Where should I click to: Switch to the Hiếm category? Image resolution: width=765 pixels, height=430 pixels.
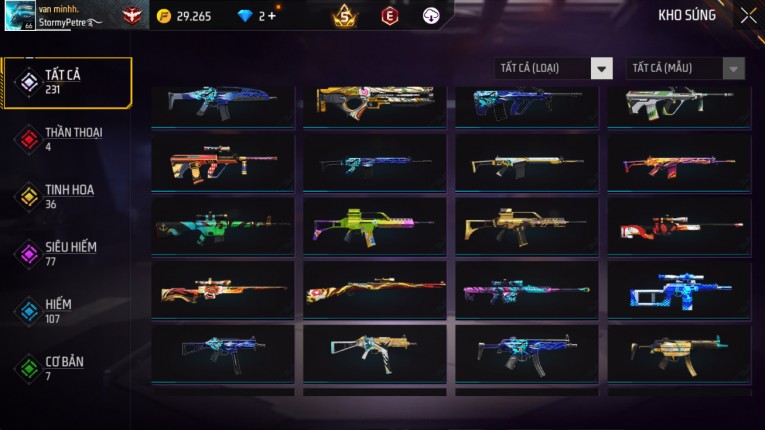pyautogui.click(x=66, y=310)
